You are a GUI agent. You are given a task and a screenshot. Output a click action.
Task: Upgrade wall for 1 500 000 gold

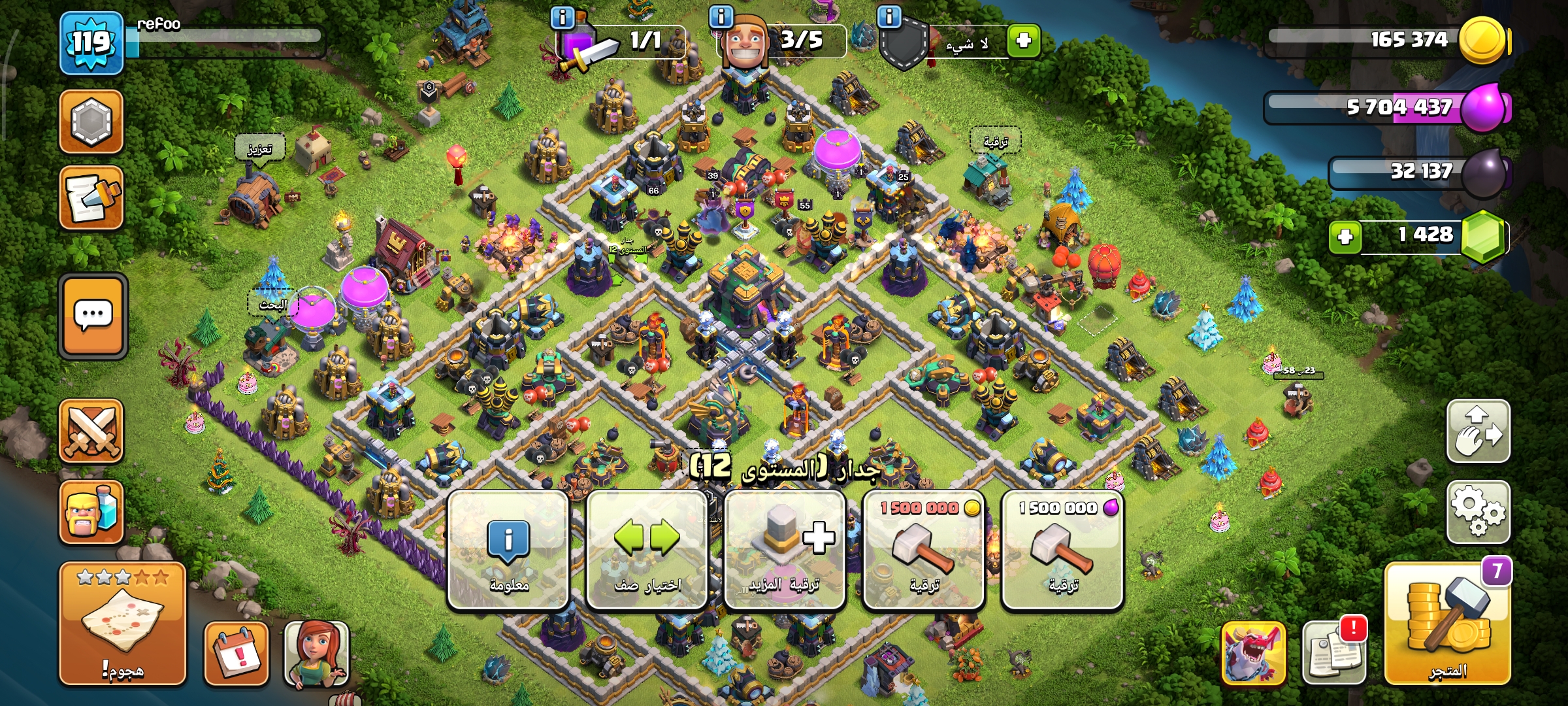pos(924,550)
